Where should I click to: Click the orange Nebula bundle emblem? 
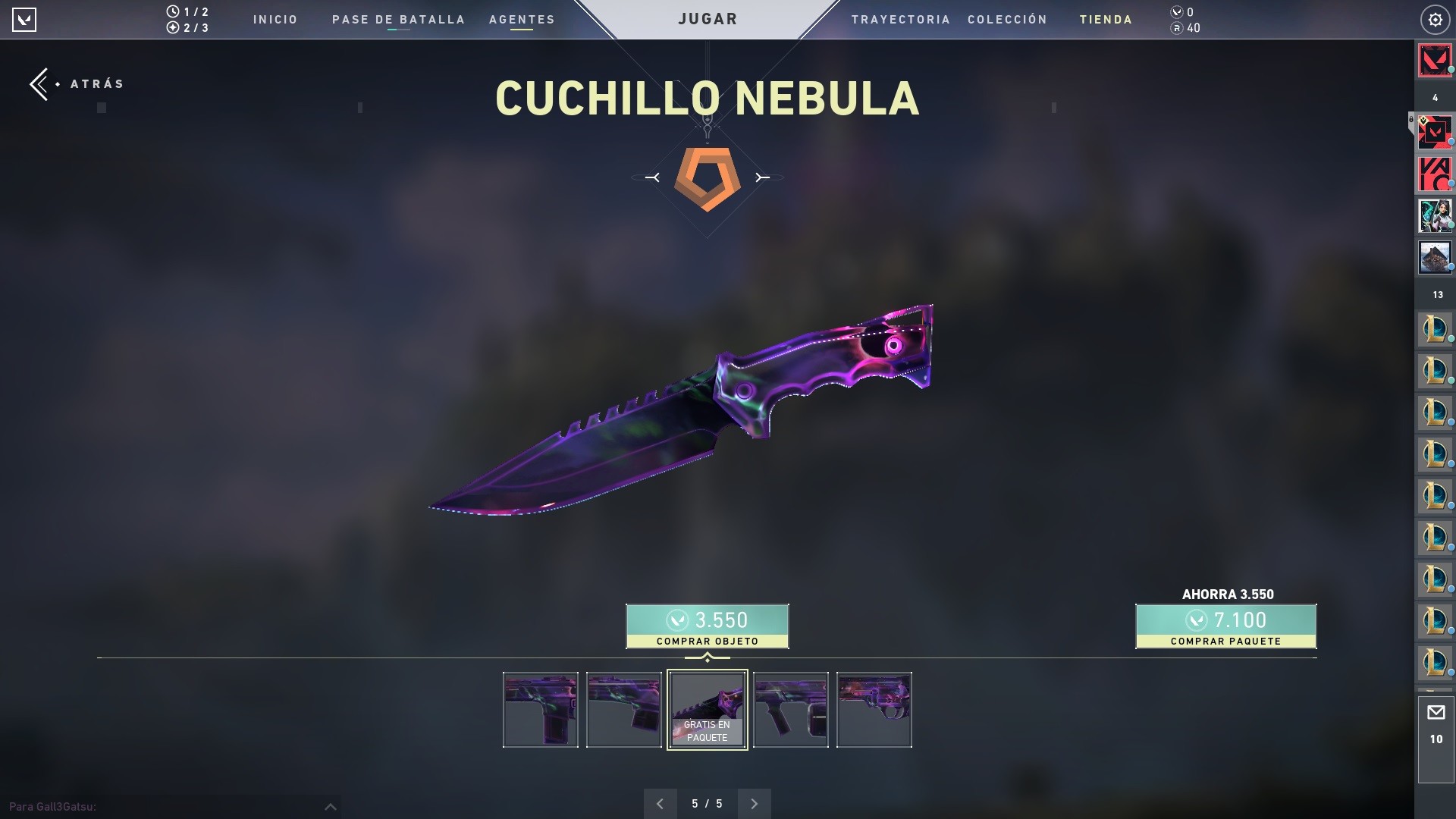point(707,177)
